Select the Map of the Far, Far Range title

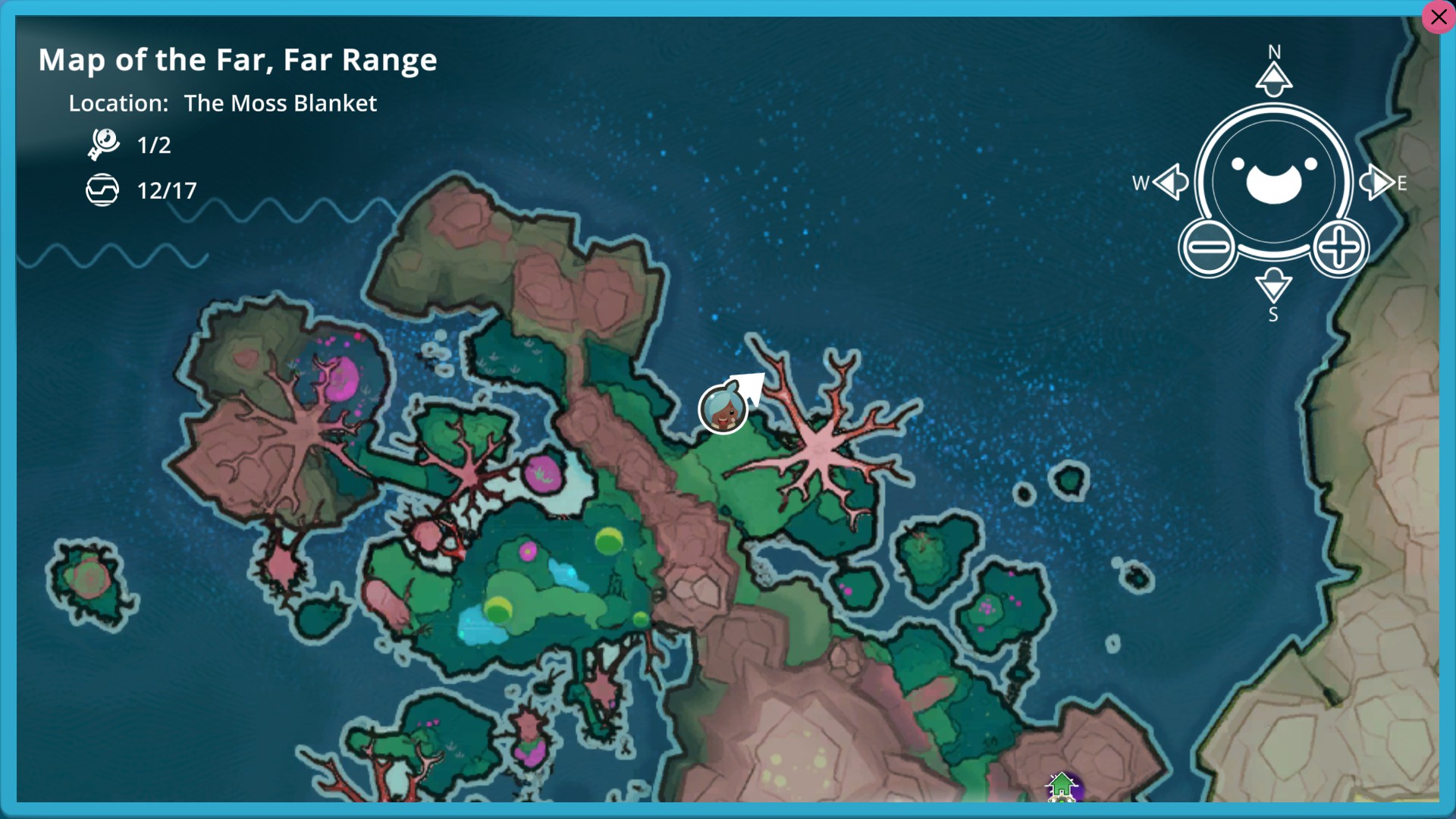point(237,60)
